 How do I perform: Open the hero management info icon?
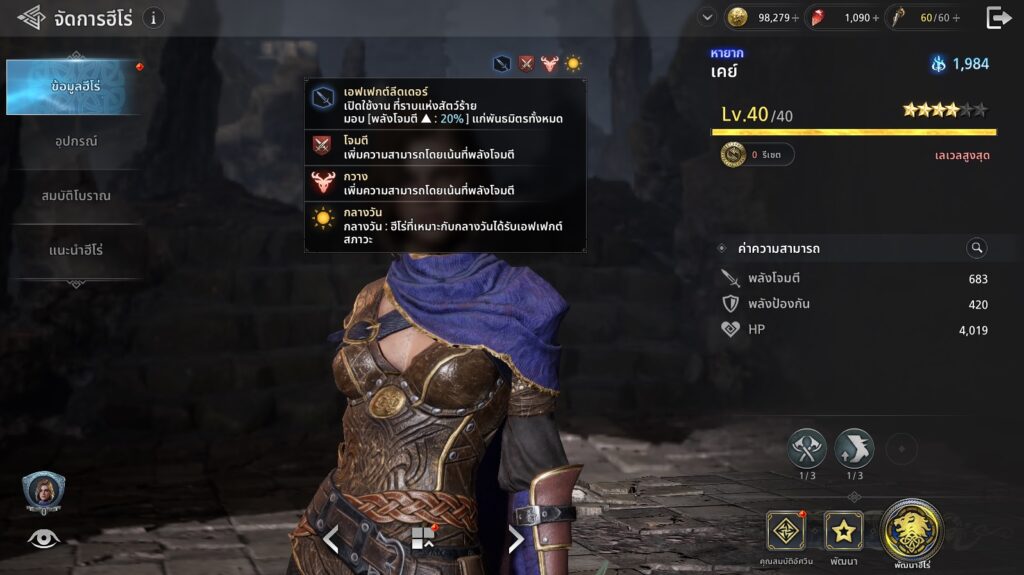pos(153,17)
